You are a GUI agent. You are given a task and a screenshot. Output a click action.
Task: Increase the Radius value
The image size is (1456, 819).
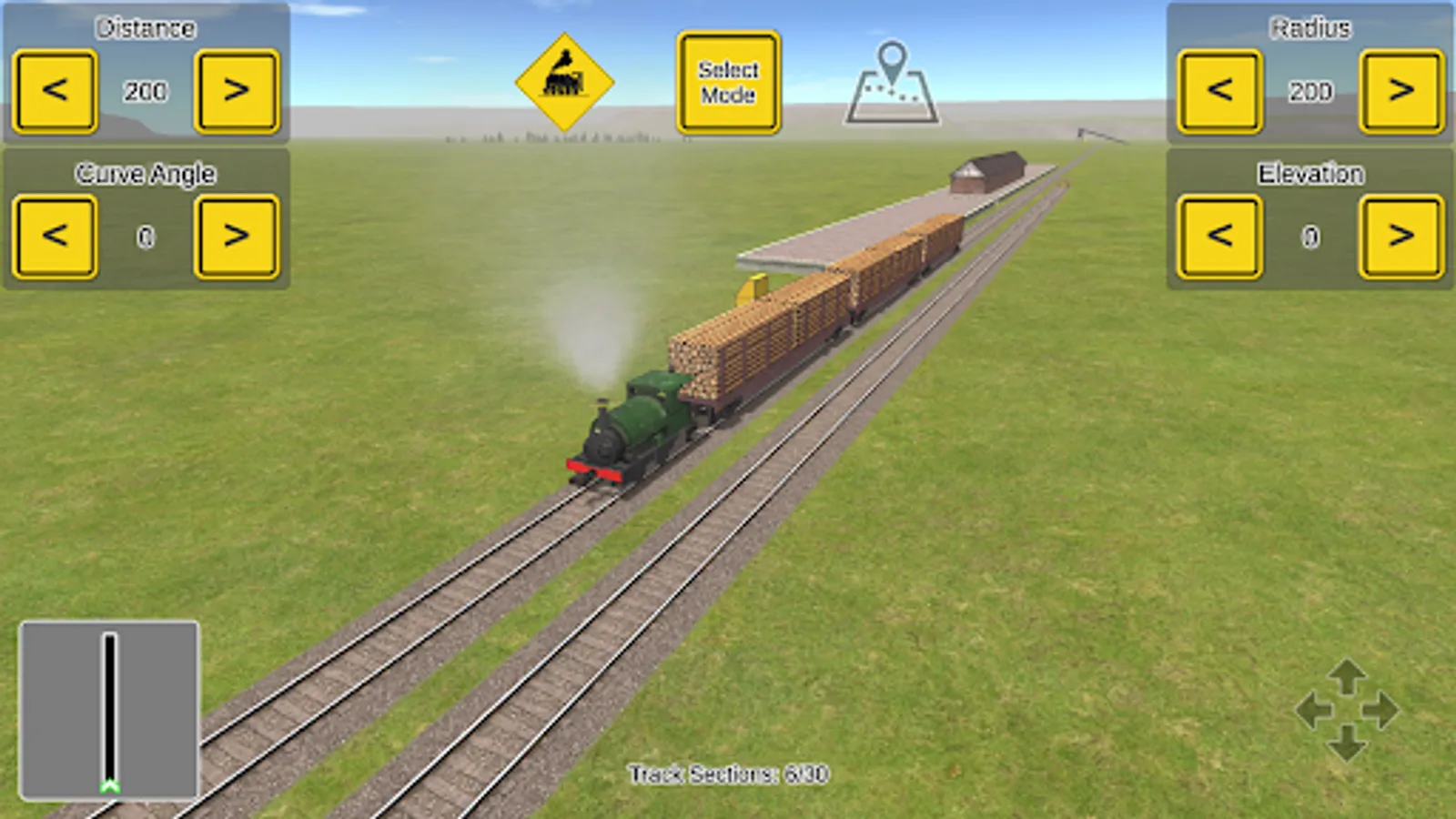pos(1402,88)
